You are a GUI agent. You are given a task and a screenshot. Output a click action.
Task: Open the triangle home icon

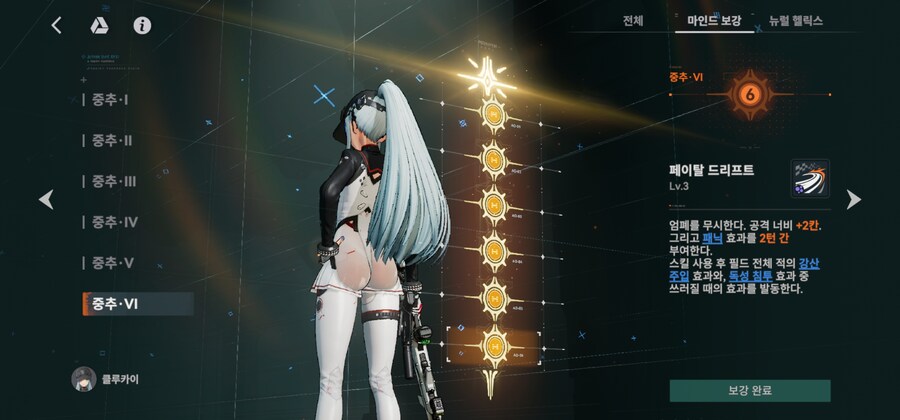99,25
